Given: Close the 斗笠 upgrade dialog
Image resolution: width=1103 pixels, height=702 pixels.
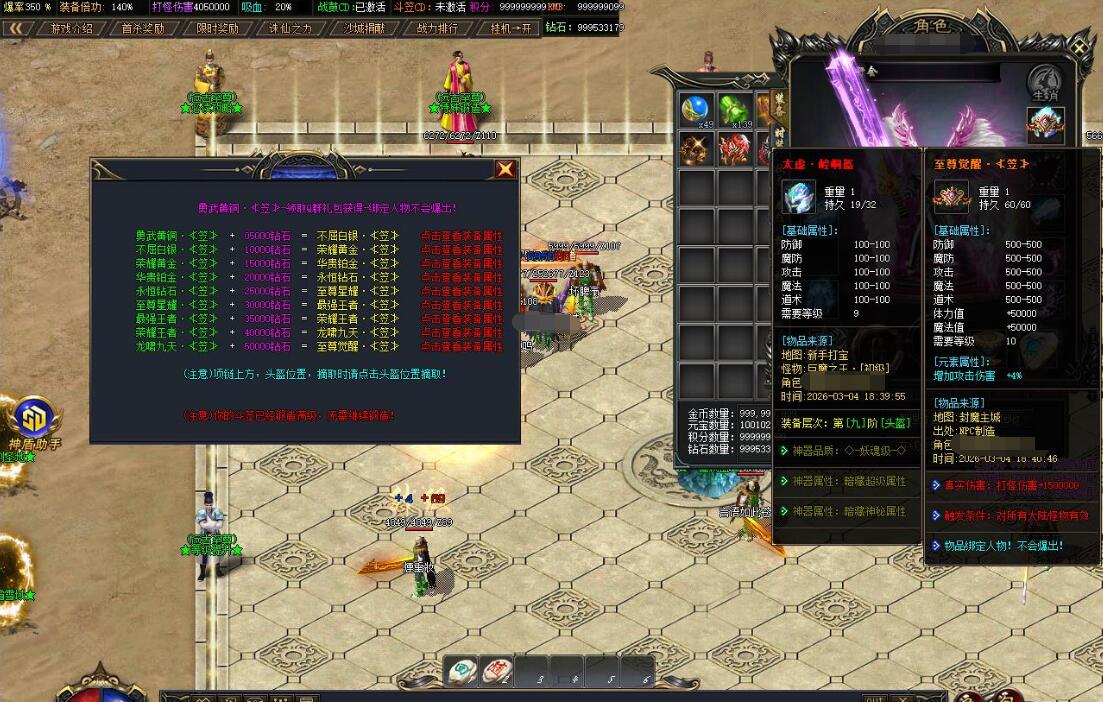Looking at the screenshot, I should coord(506,170).
